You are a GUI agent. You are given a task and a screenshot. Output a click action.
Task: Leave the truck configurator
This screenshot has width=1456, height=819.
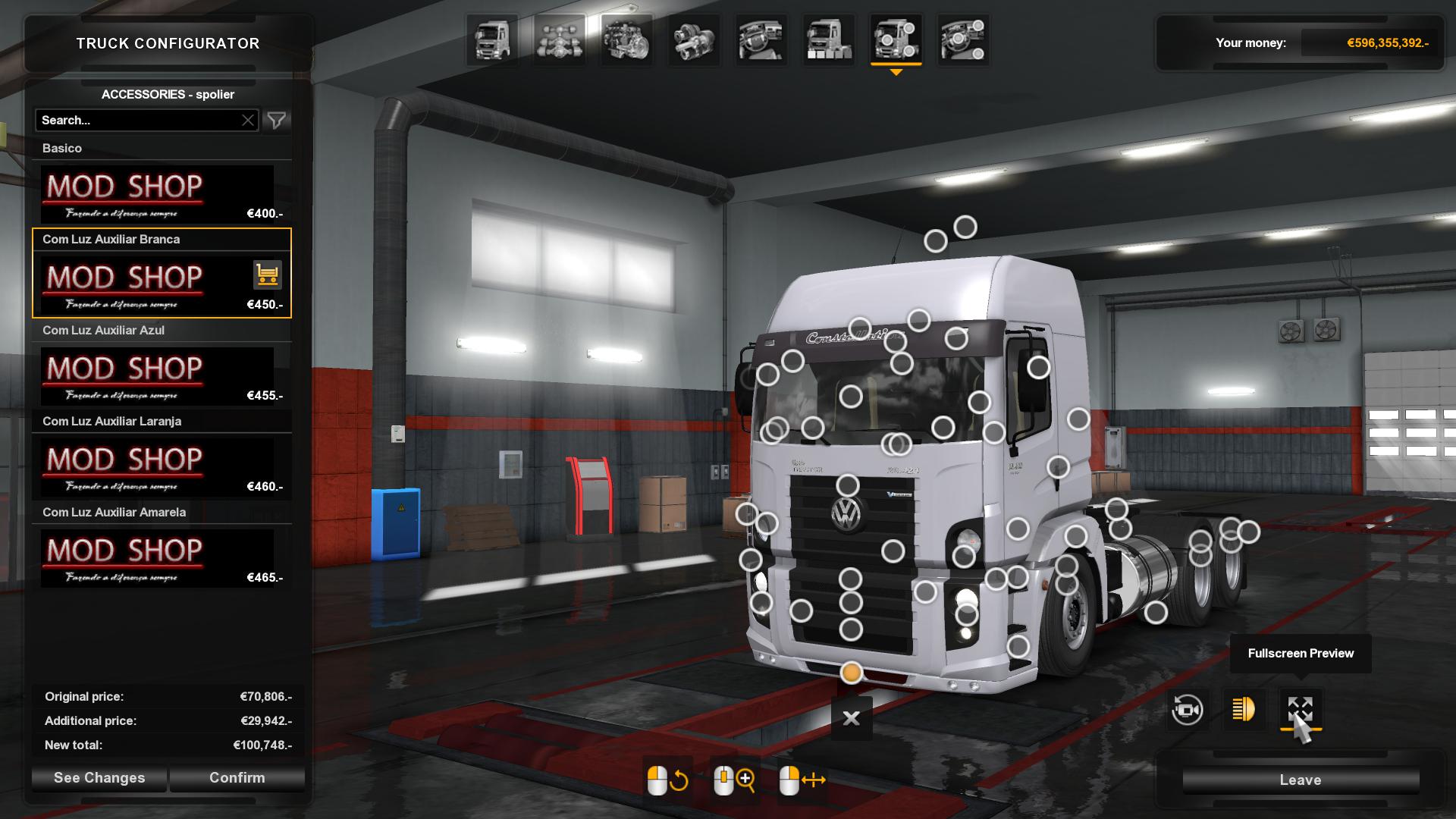1300,780
